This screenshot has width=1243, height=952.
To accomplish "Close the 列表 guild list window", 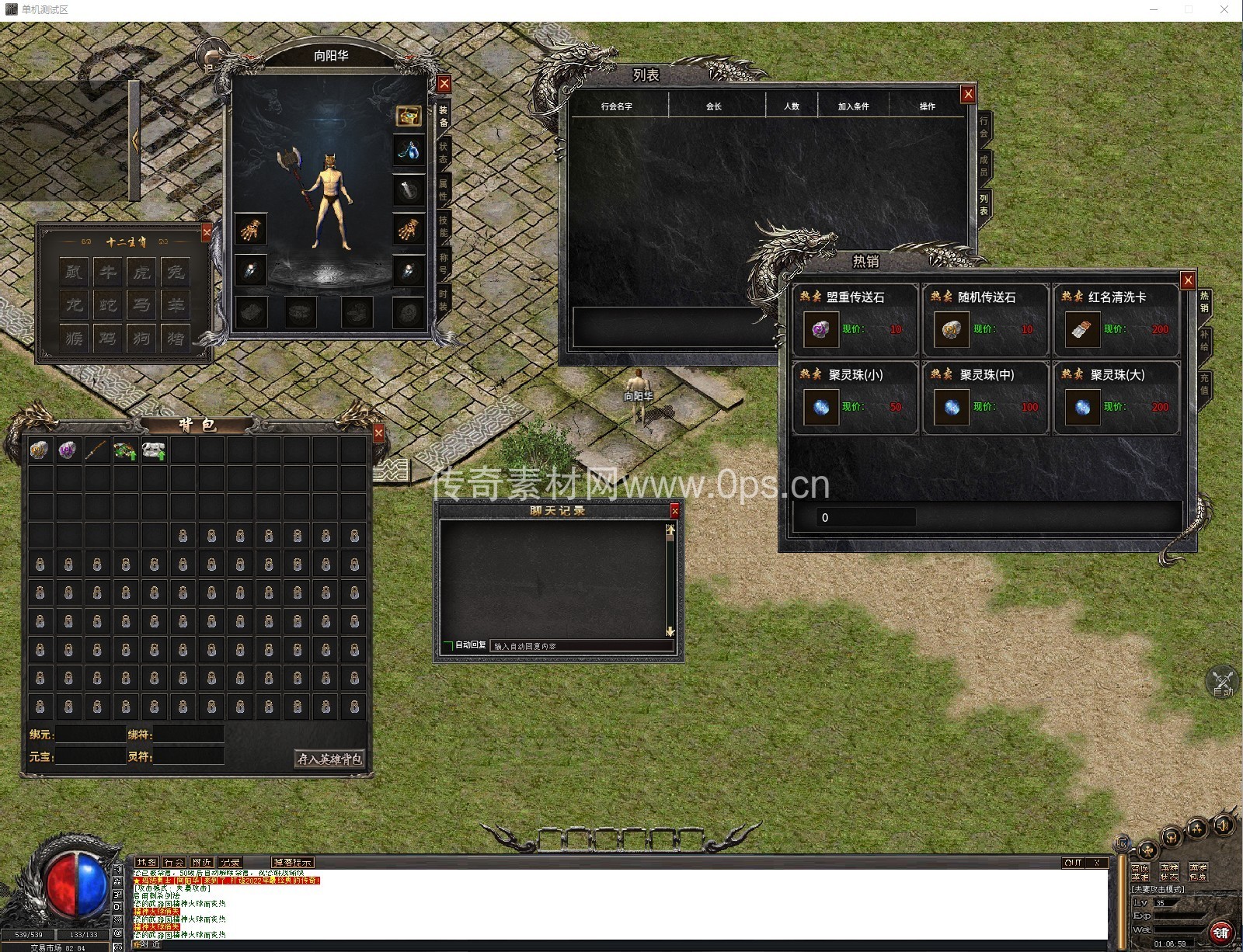I will (967, 94).
